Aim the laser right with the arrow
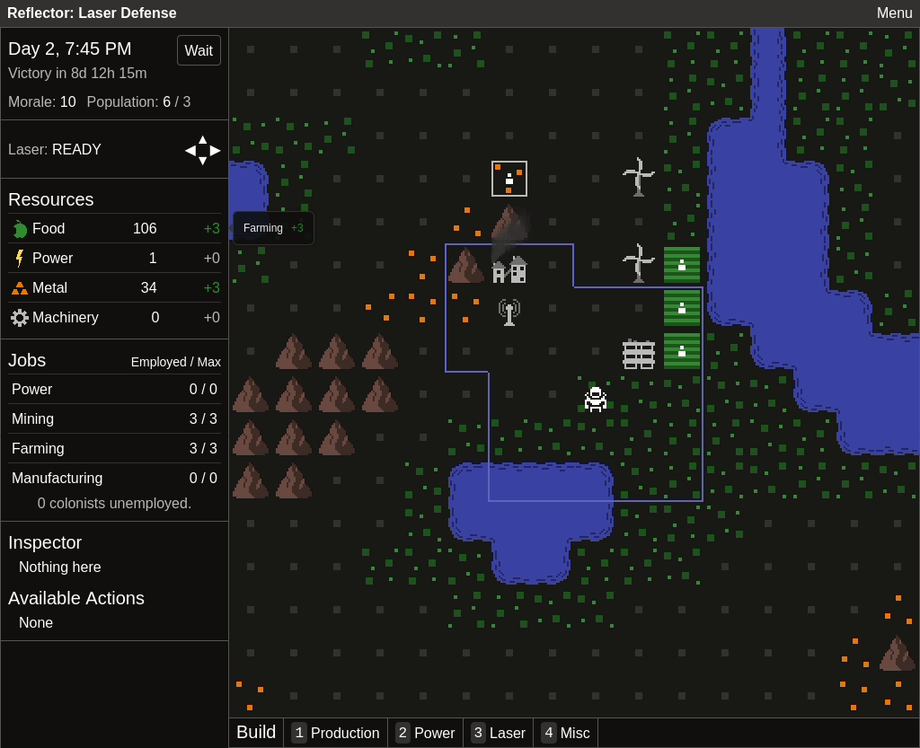The height and width of the screenshot is (748, 920). pyautogui.click(x=216, y=150)
